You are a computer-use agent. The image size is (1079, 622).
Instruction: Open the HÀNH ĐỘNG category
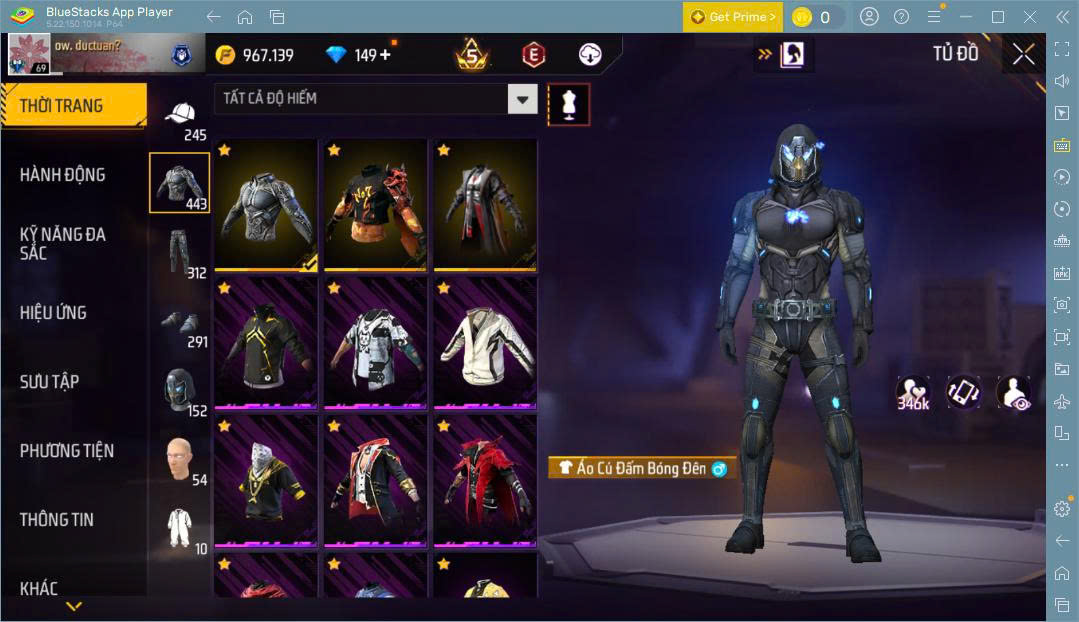(62, 175)
